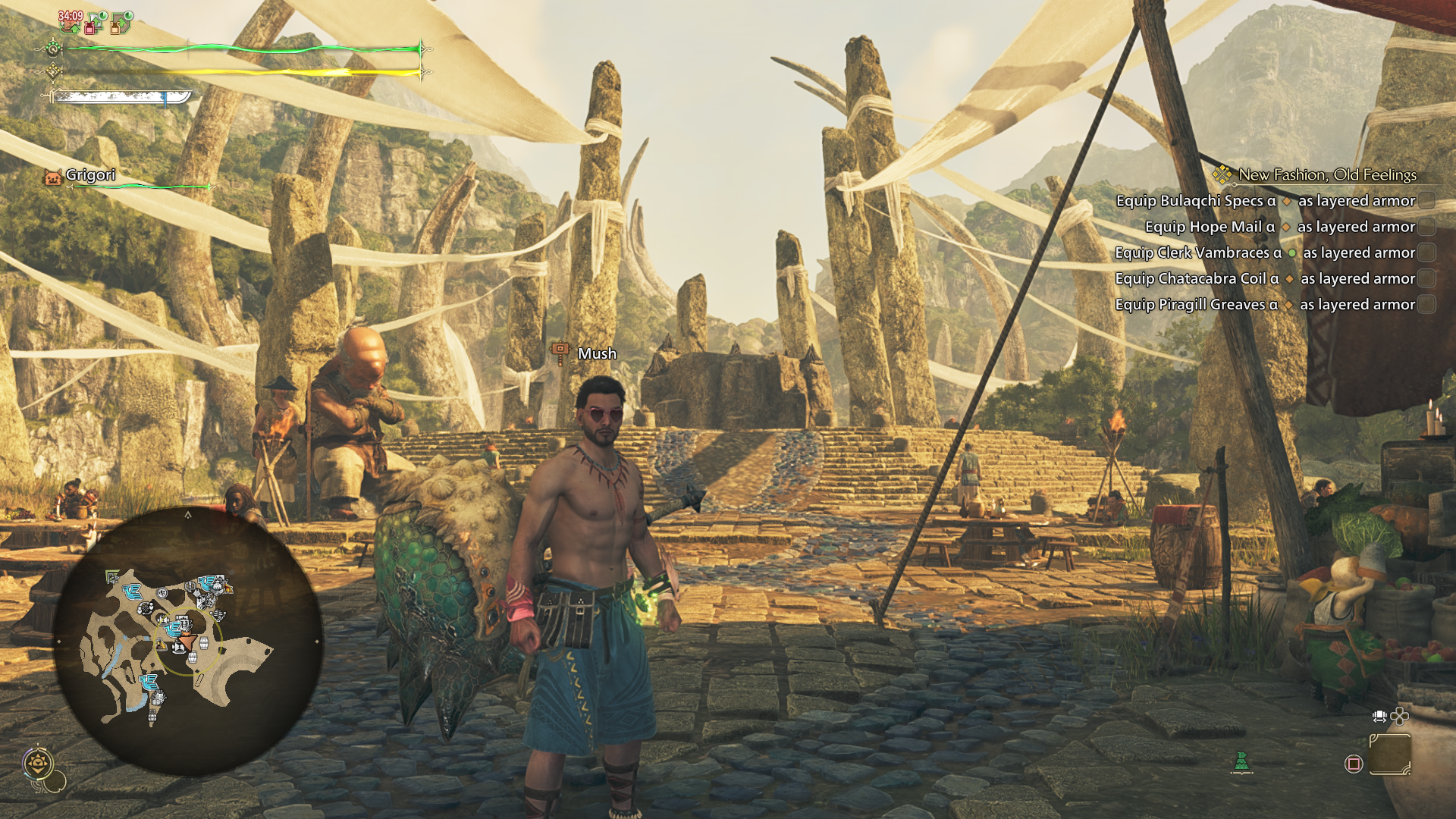The height and width of the screenshot is (819, 1456).
Task: Select the empty item bar slot
Action: 1389,755
